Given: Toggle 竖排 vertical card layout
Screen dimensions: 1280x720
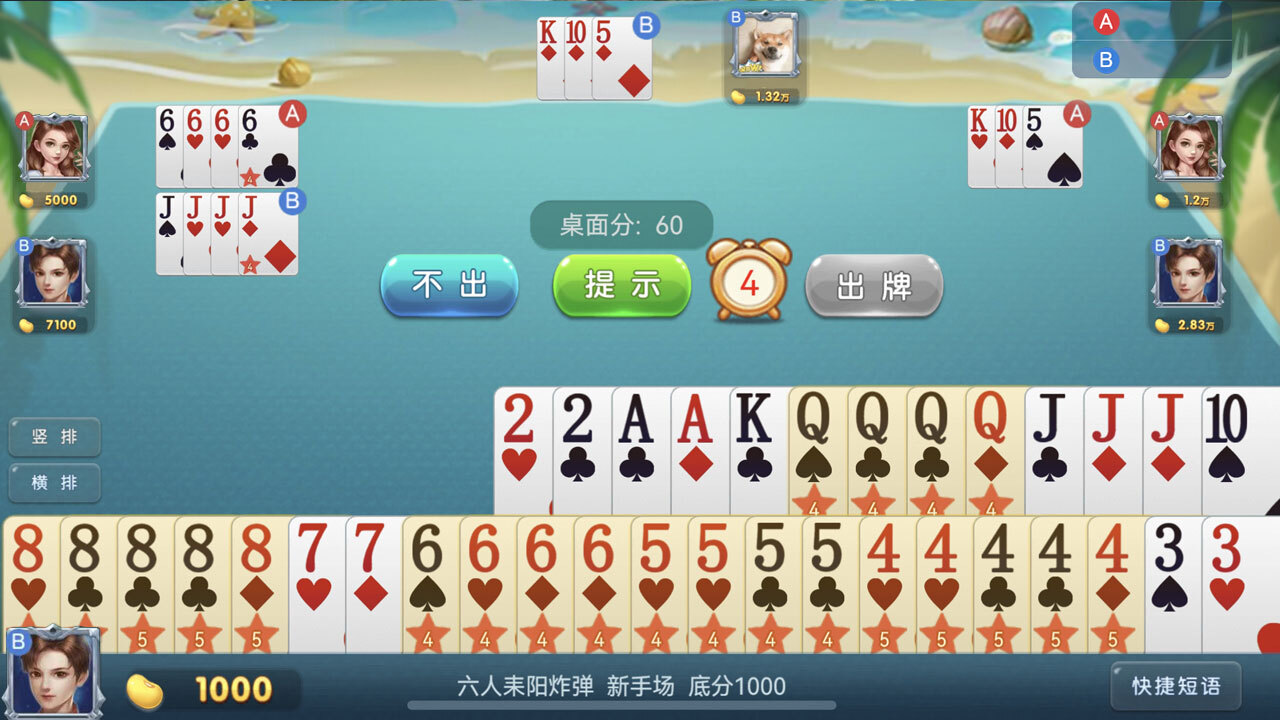Looking at the screenshot, I should pos(54,437).
